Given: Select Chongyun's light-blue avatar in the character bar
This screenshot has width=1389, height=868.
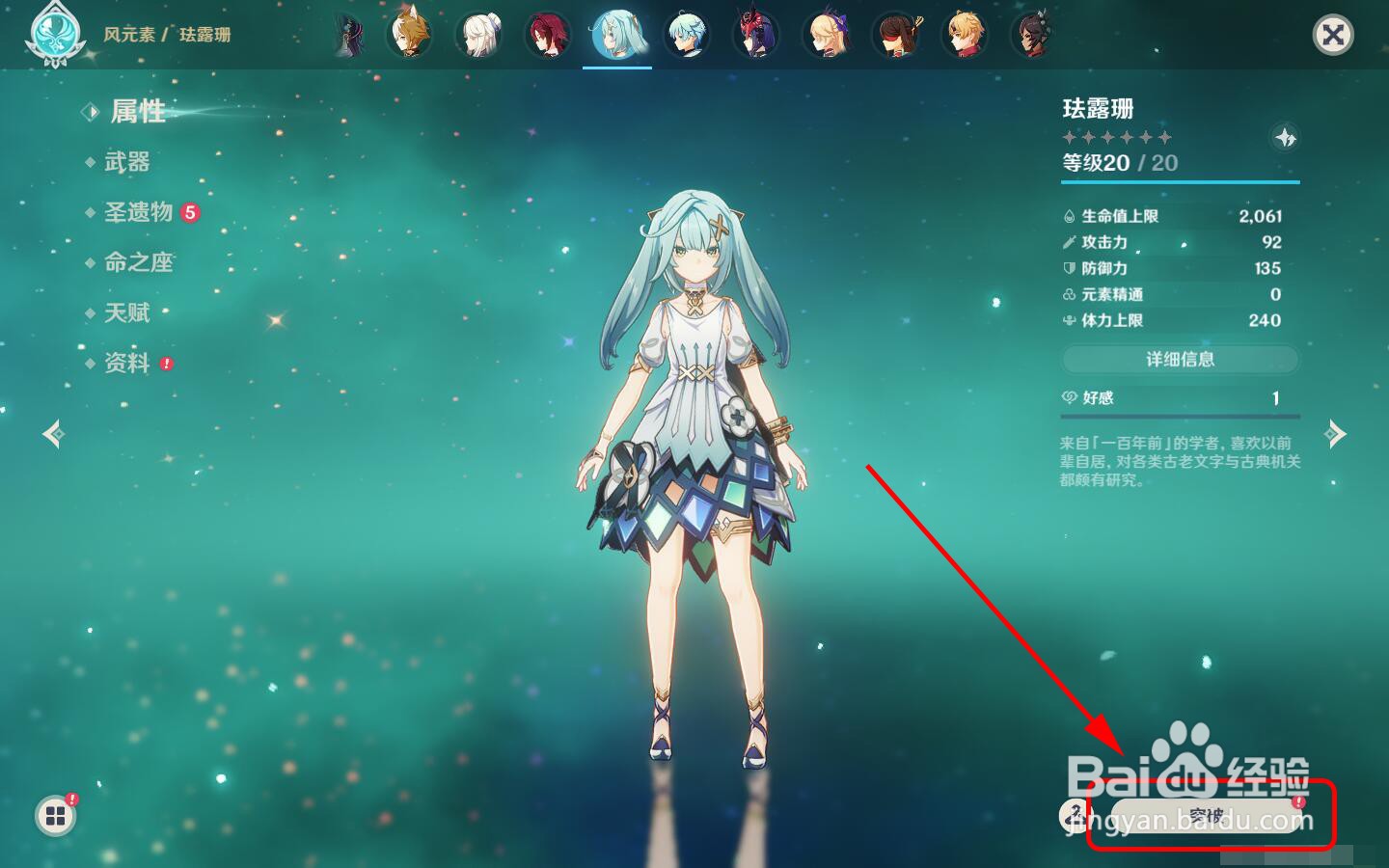Looking at the screenshot, I should [687, 35].
